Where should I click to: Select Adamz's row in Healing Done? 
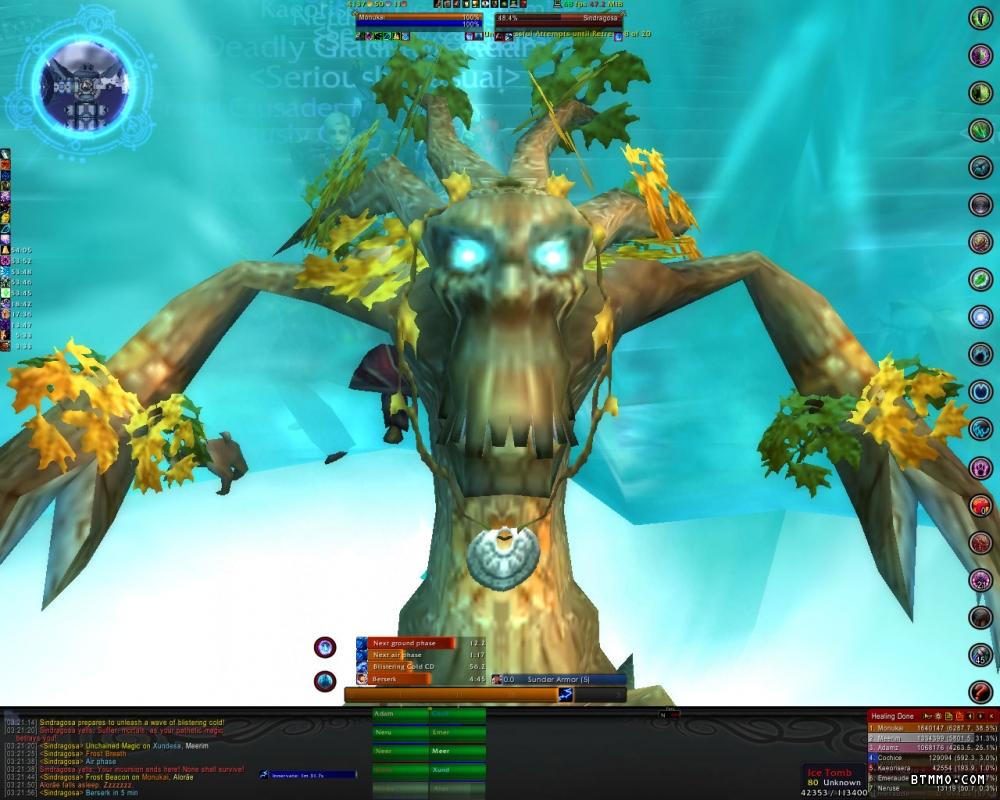tap(930, 748)
